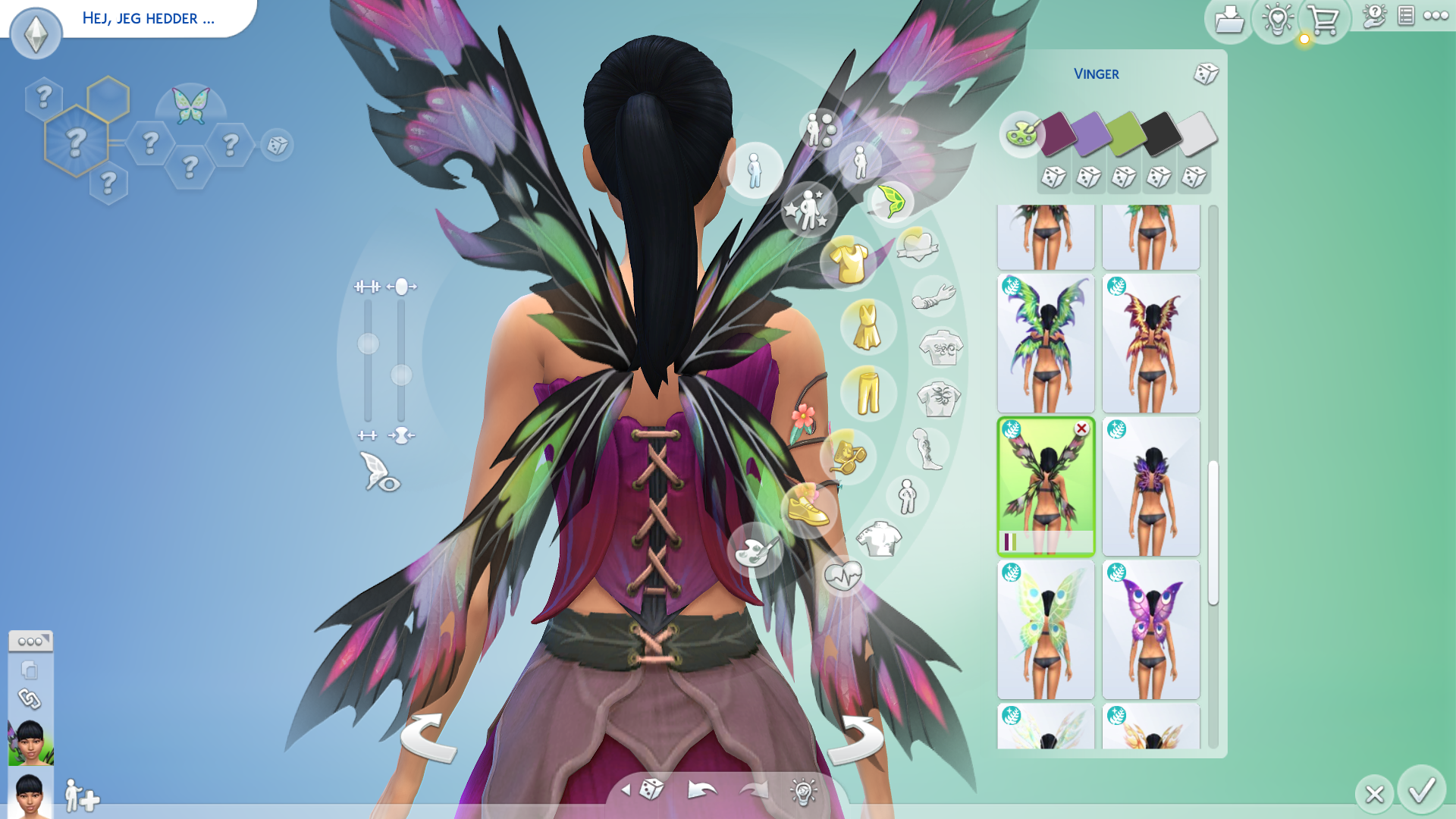Remove the currently selected green wings
The image size is (1456, 819).
[x=1081, y=429]
